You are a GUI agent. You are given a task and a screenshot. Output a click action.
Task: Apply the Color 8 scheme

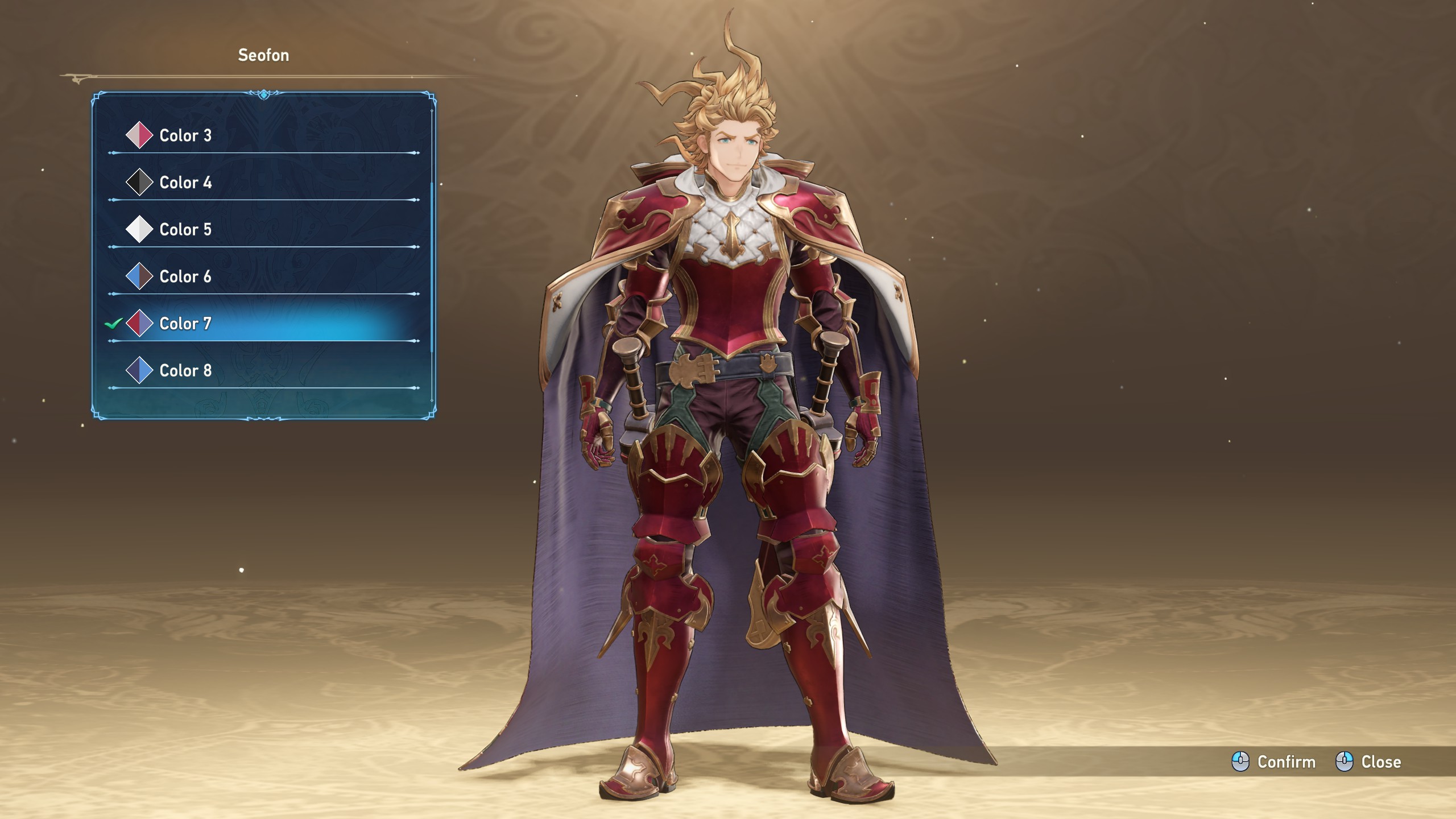pyautogui.click(x=185, y=371)
